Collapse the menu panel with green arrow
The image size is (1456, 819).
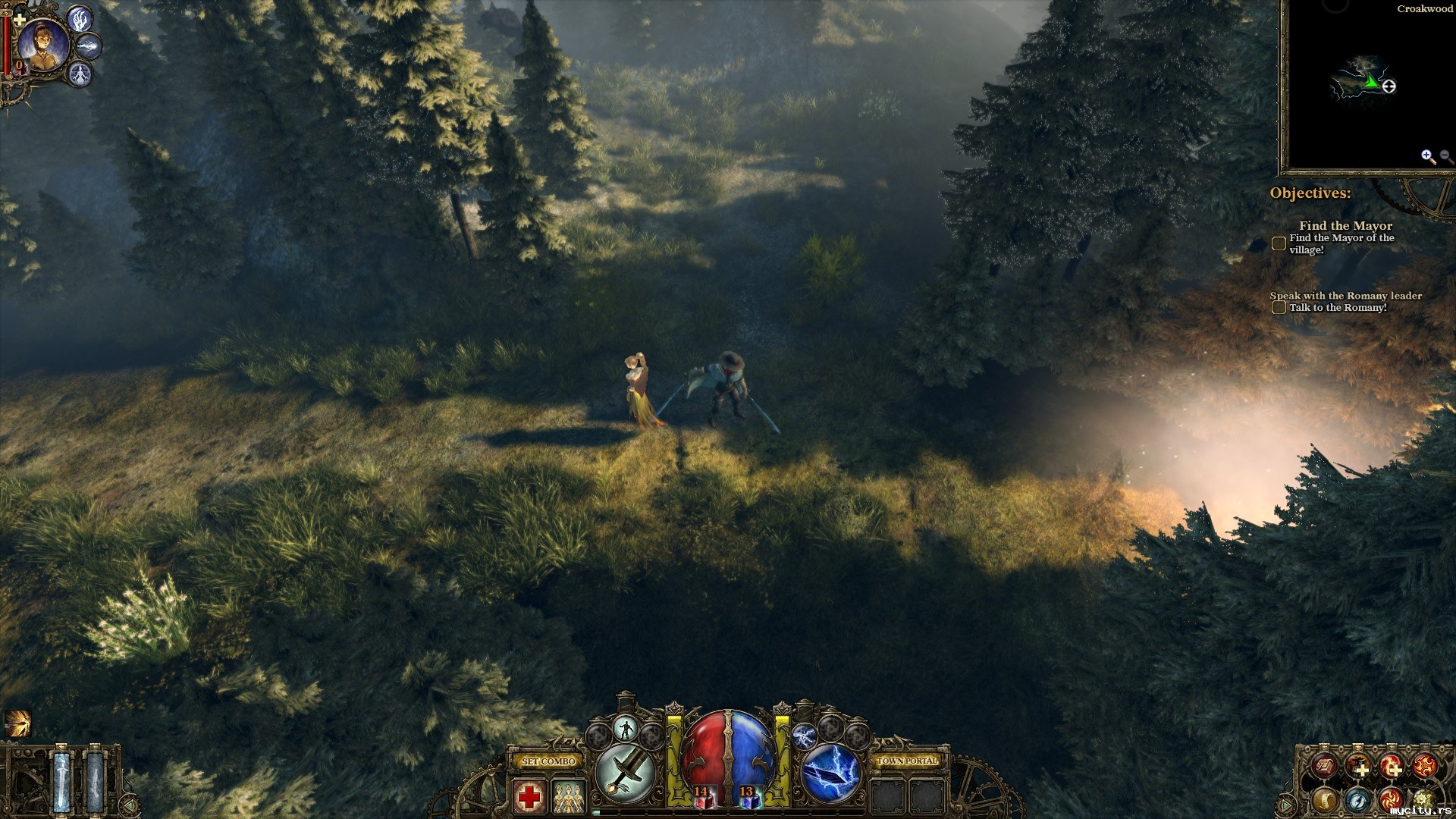click(1286, 804)
